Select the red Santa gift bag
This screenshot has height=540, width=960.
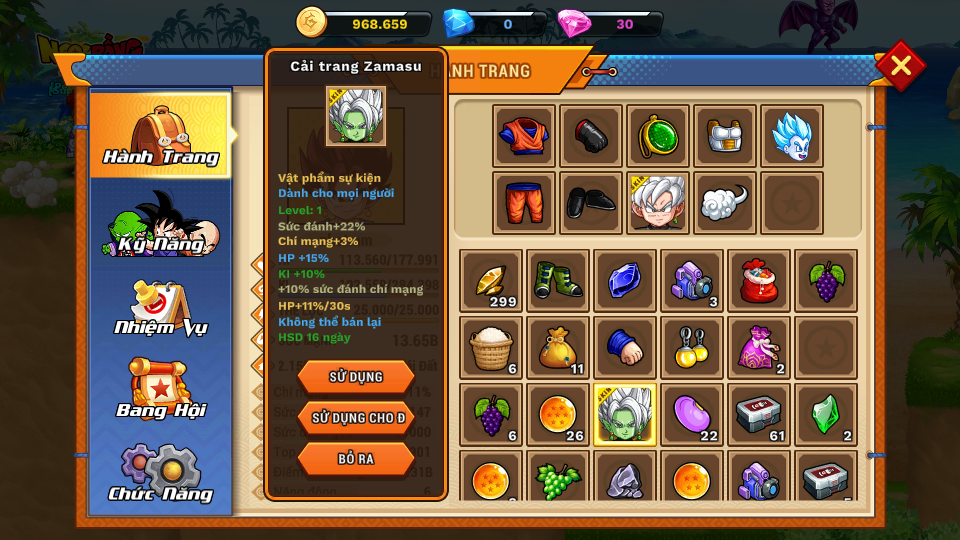pos(759,281)
